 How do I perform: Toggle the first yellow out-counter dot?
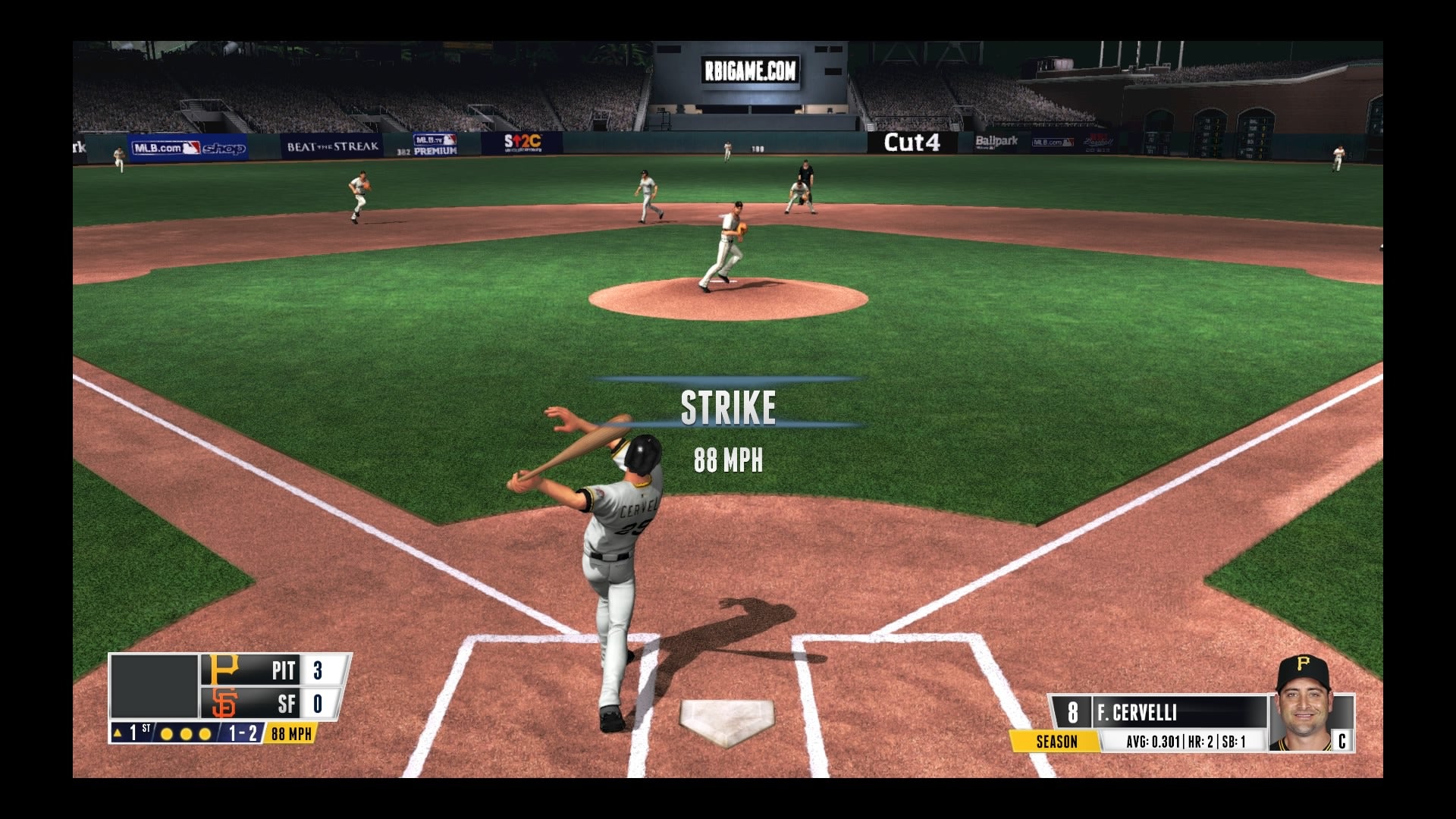click(x=167, y=734)
